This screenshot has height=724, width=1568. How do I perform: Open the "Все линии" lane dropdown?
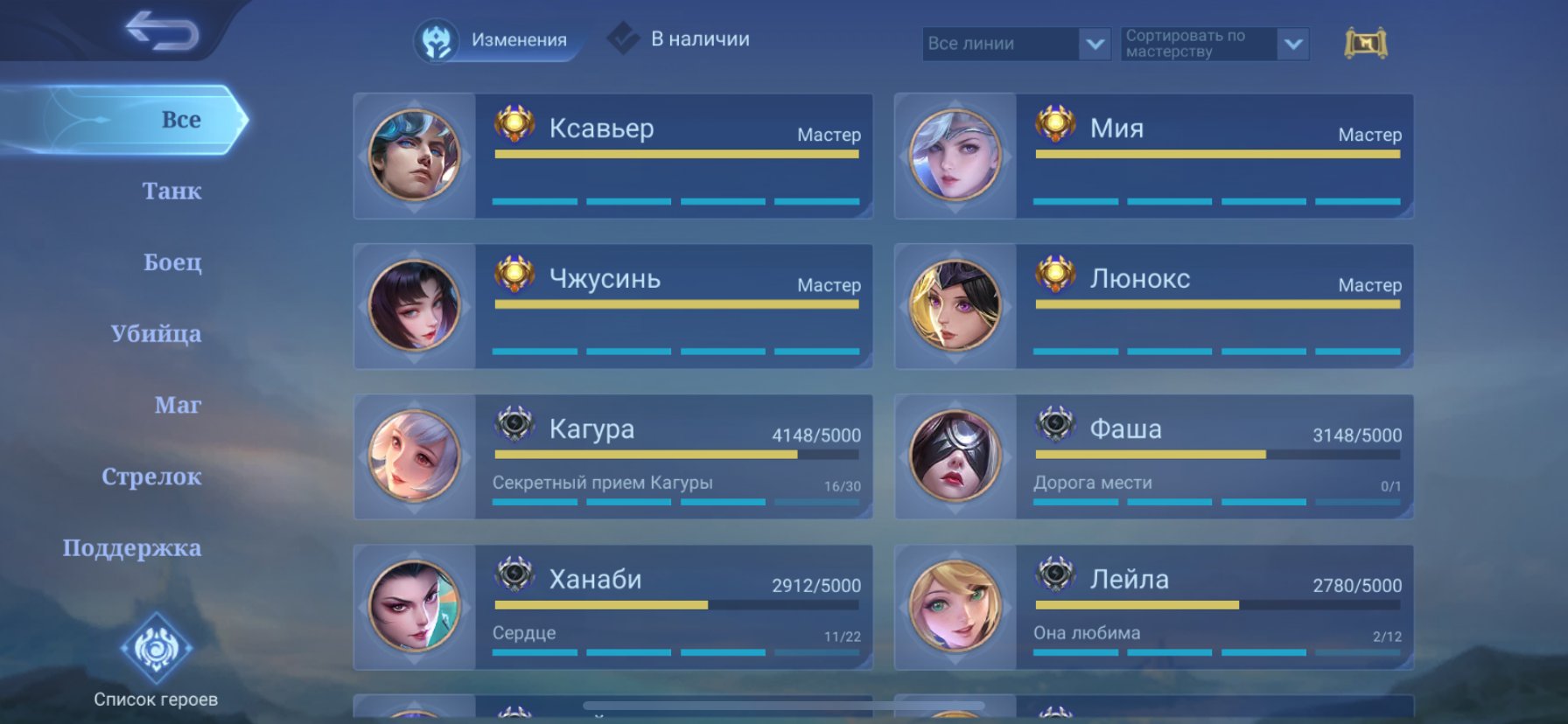click(1016, 44)
